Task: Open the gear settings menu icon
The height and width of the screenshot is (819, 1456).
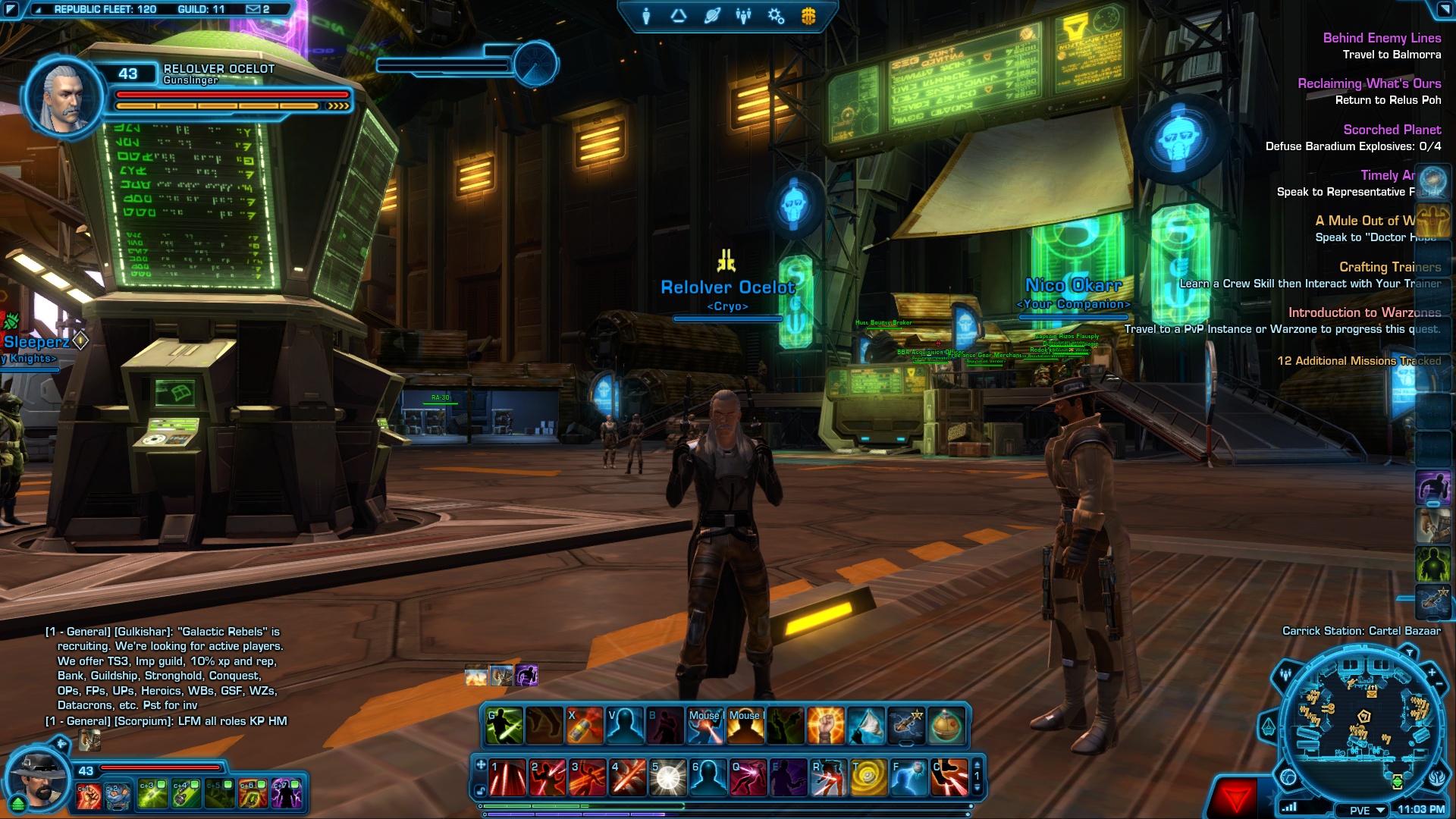Action: tap(776, 16)
